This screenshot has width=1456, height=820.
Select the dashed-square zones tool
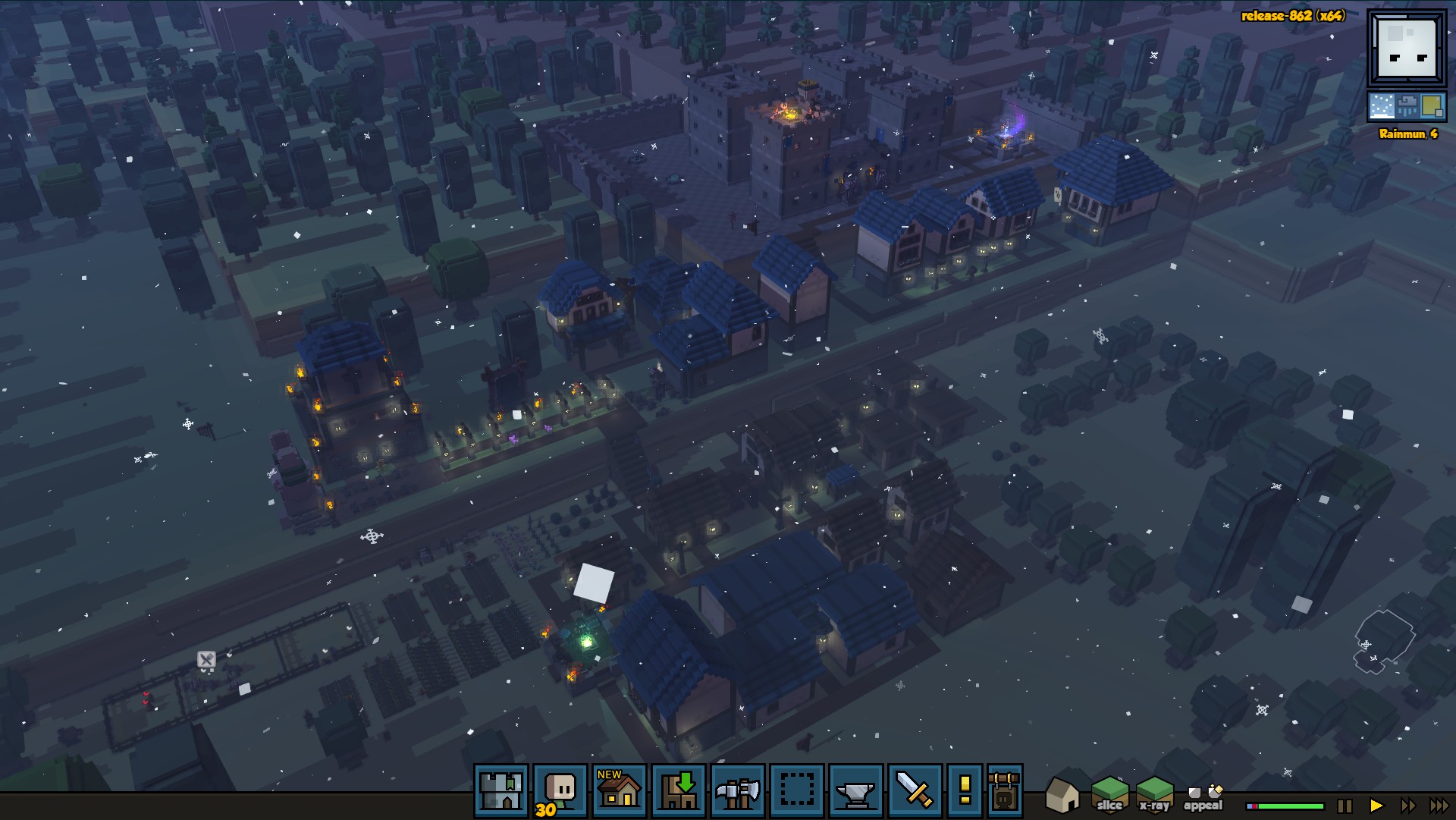click(797, 791)
